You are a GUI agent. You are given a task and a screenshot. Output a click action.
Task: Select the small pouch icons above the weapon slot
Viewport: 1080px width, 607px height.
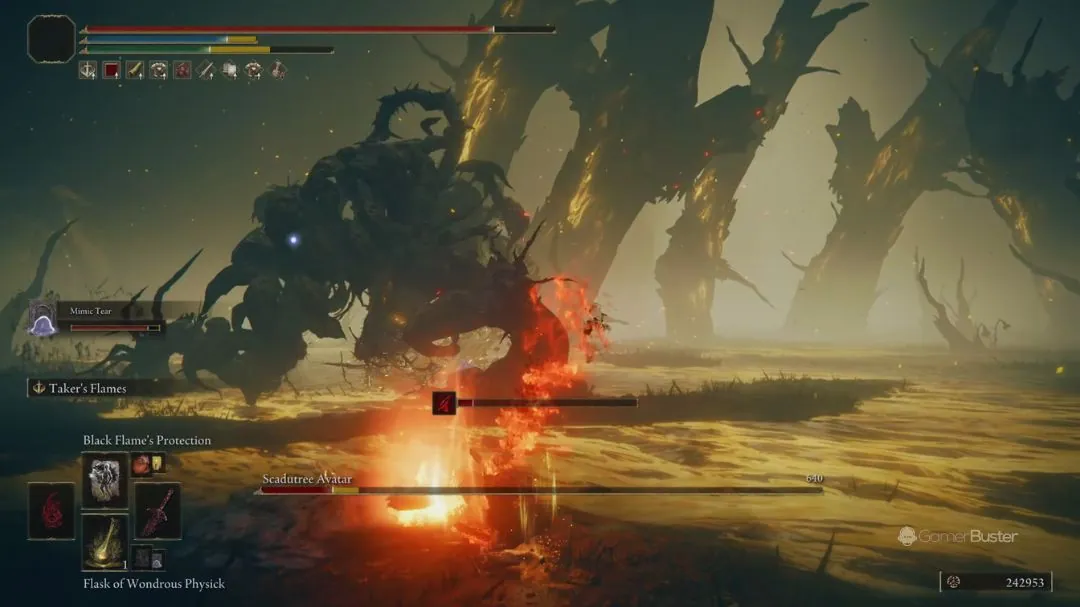pos(148,464)
